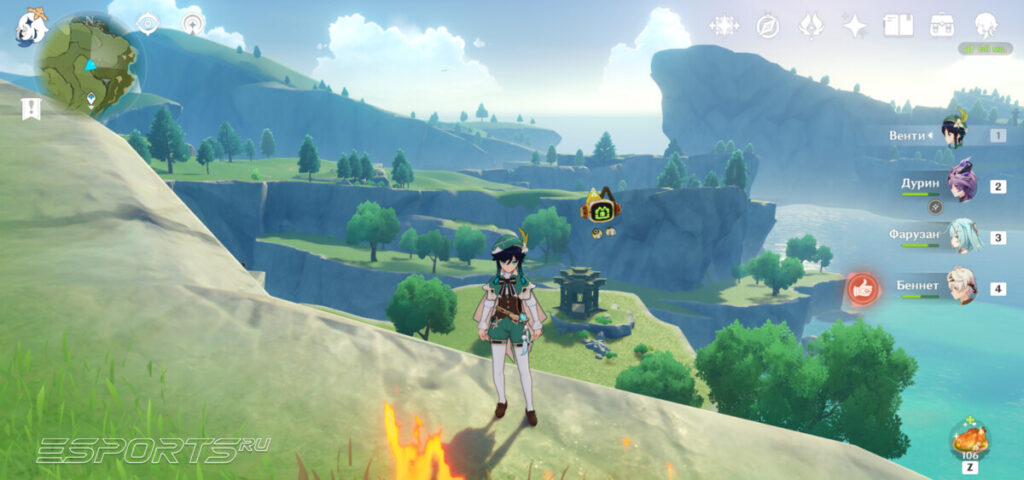The width and height of the screenshot is (1024, 480).
Task: Switch to party member Фарузан
Action: point(962,237)
